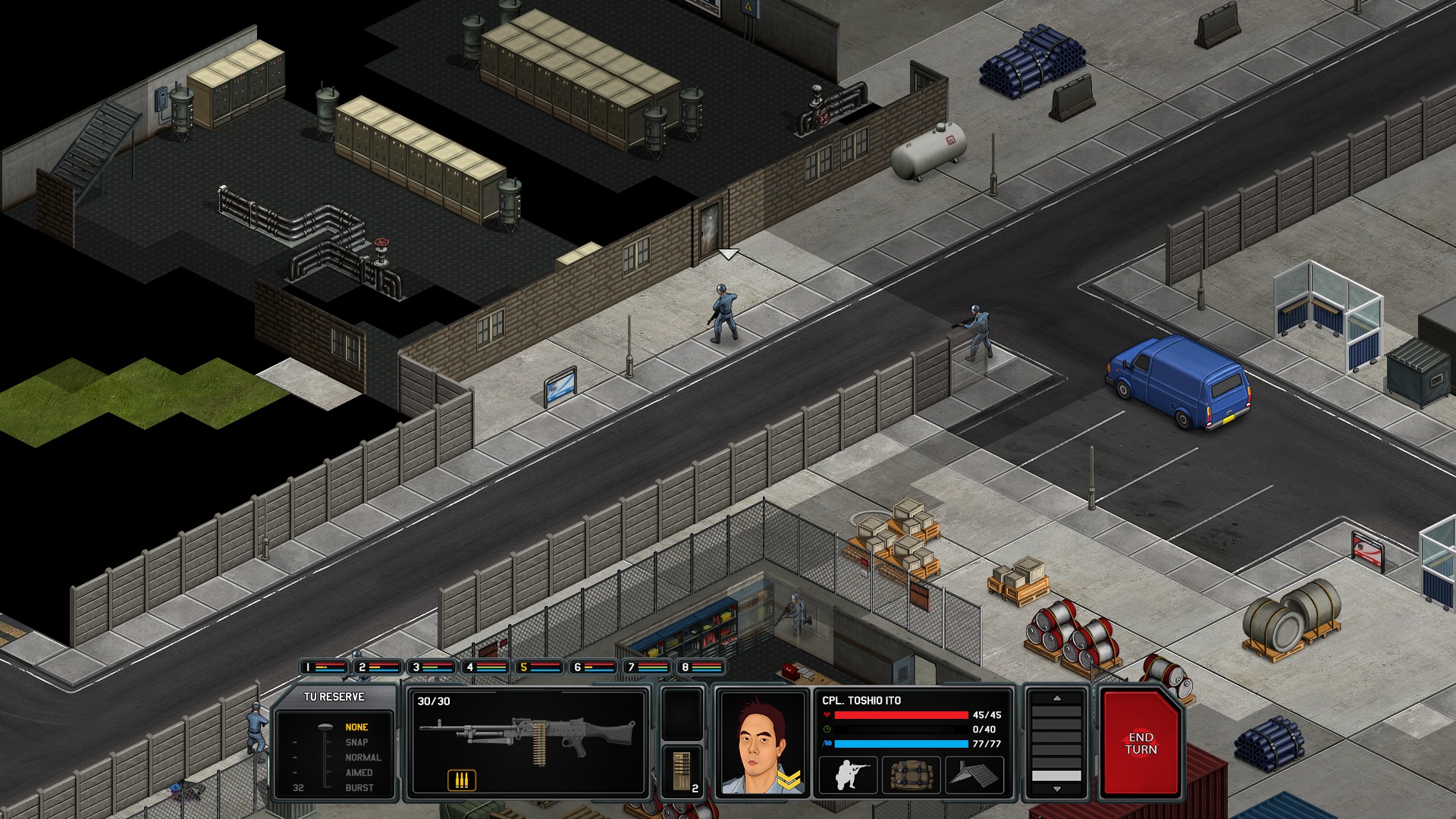Open the backpack inventory
Screen dimensions: 1456x819
(x=911, y=775)
